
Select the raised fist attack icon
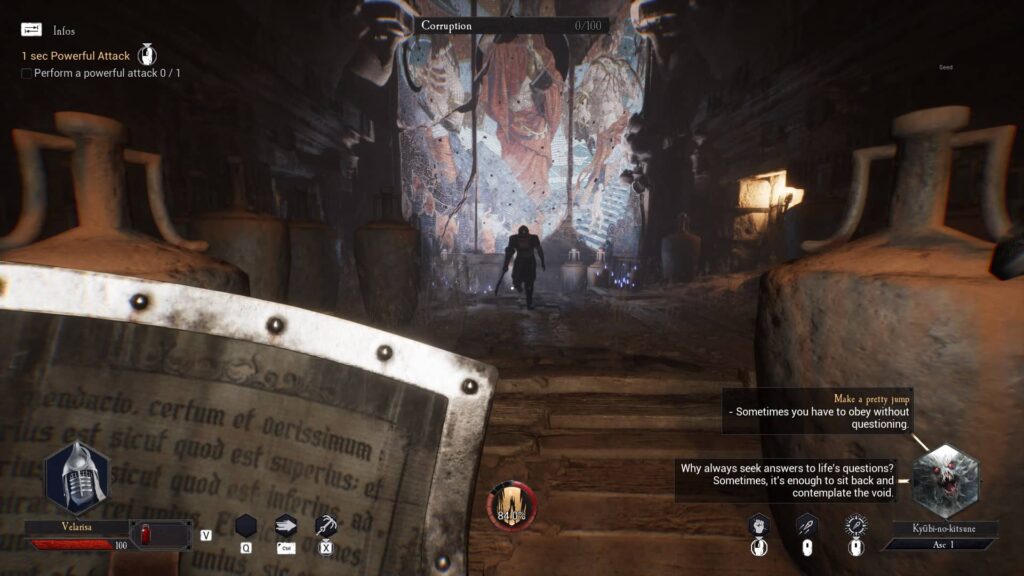(x=758, y=525)
